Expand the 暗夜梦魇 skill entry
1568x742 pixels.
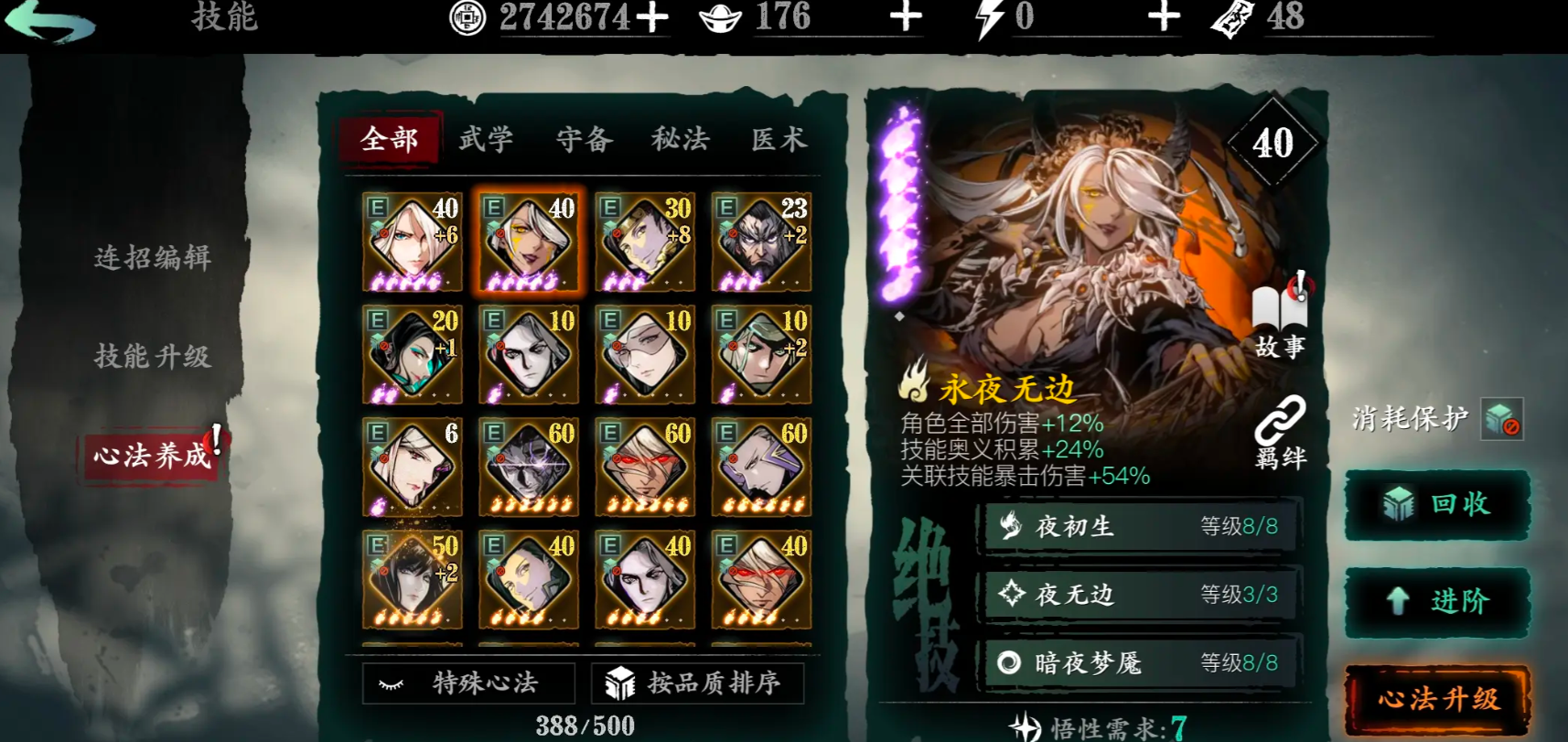point(1137,664)
